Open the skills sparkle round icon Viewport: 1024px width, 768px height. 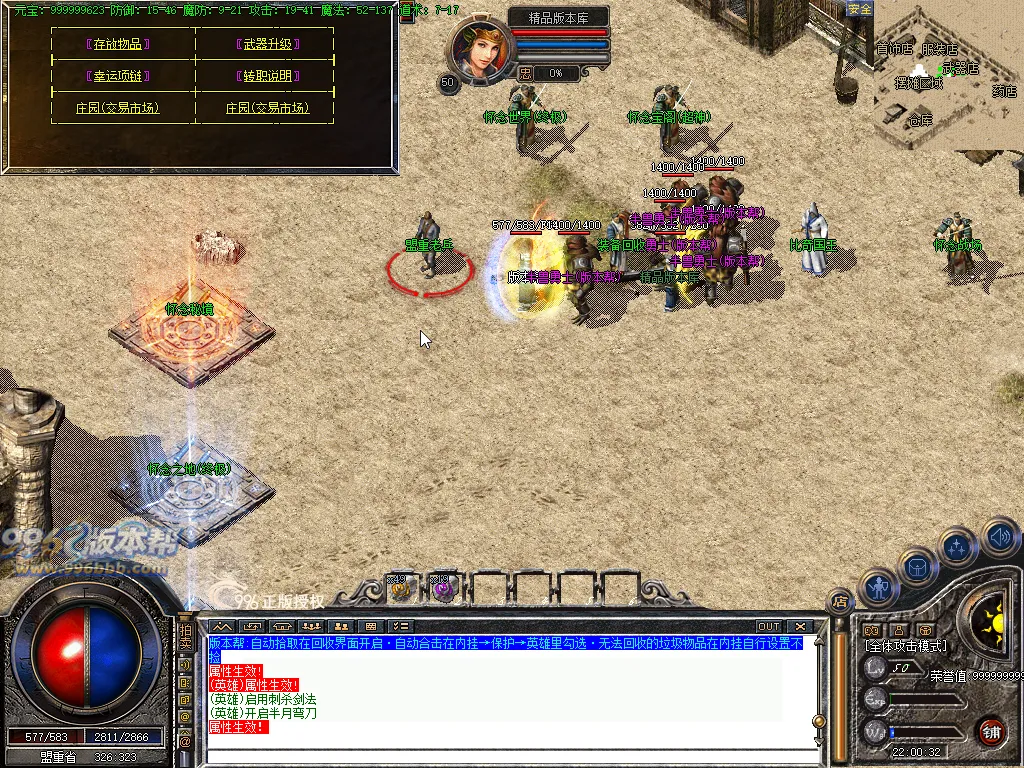click(957, 547)
